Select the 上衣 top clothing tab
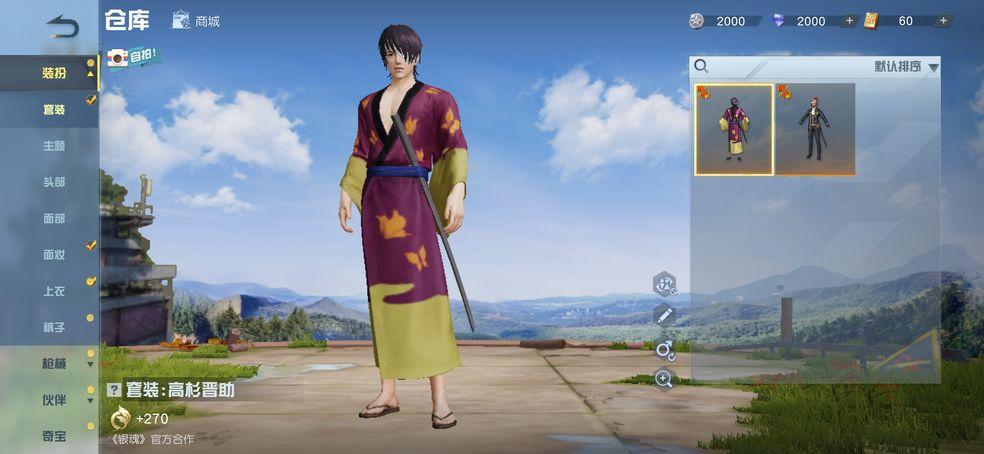Screen dimensions: 984x454 [x=53, y=290]
